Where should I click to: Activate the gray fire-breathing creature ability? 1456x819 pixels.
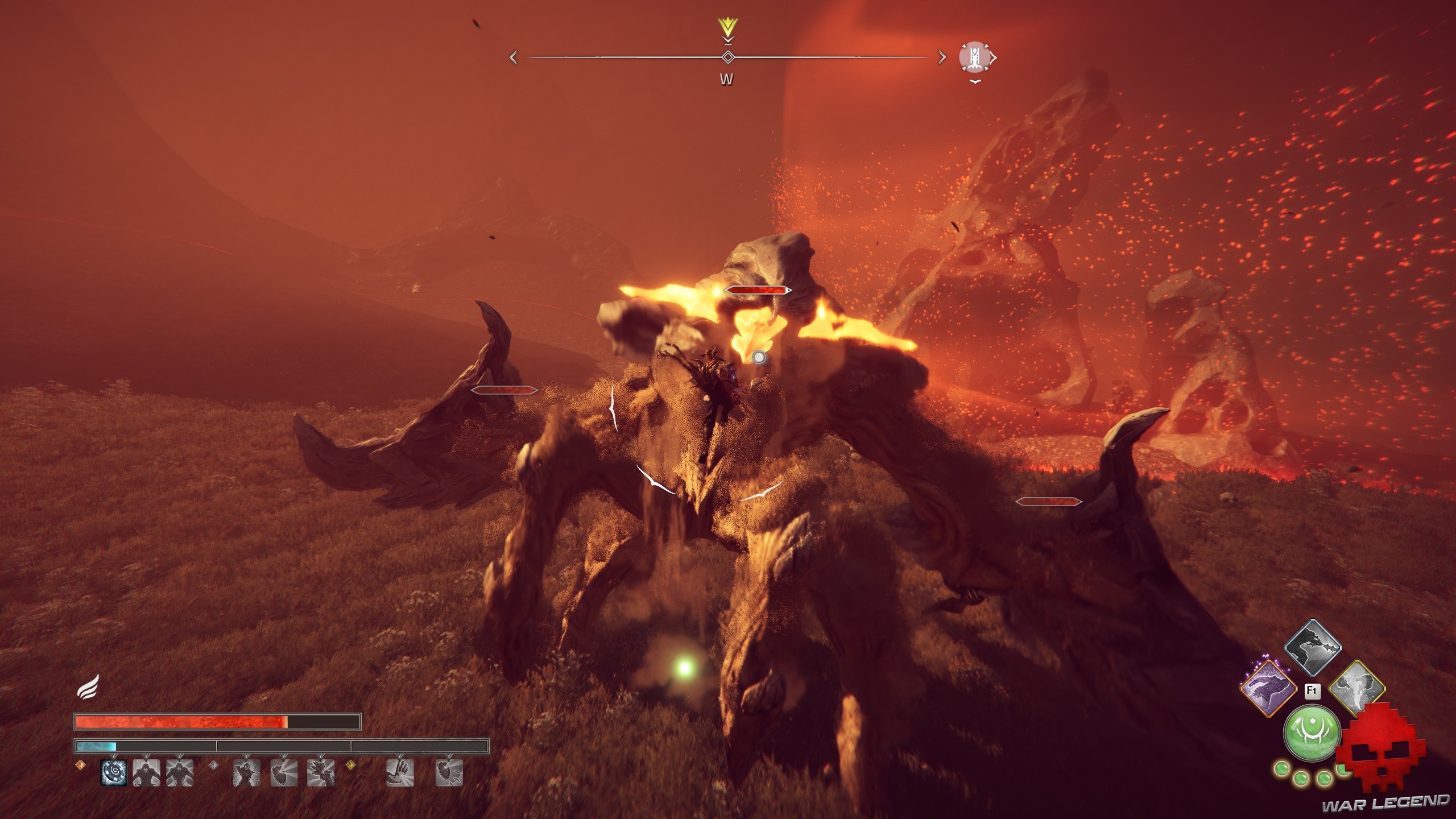tap(1313, 648)
